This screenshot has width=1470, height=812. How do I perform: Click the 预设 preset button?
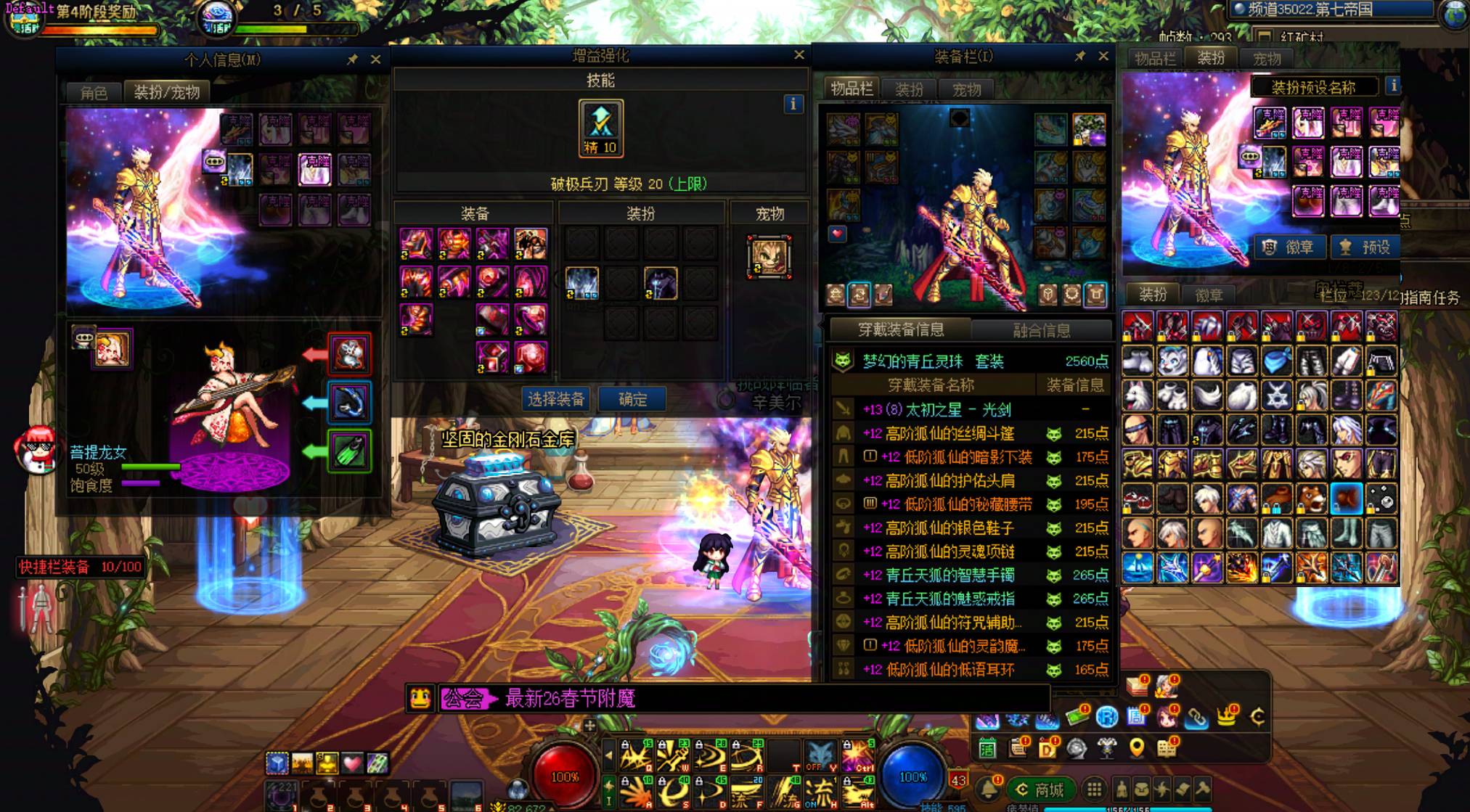(1365, 247)
